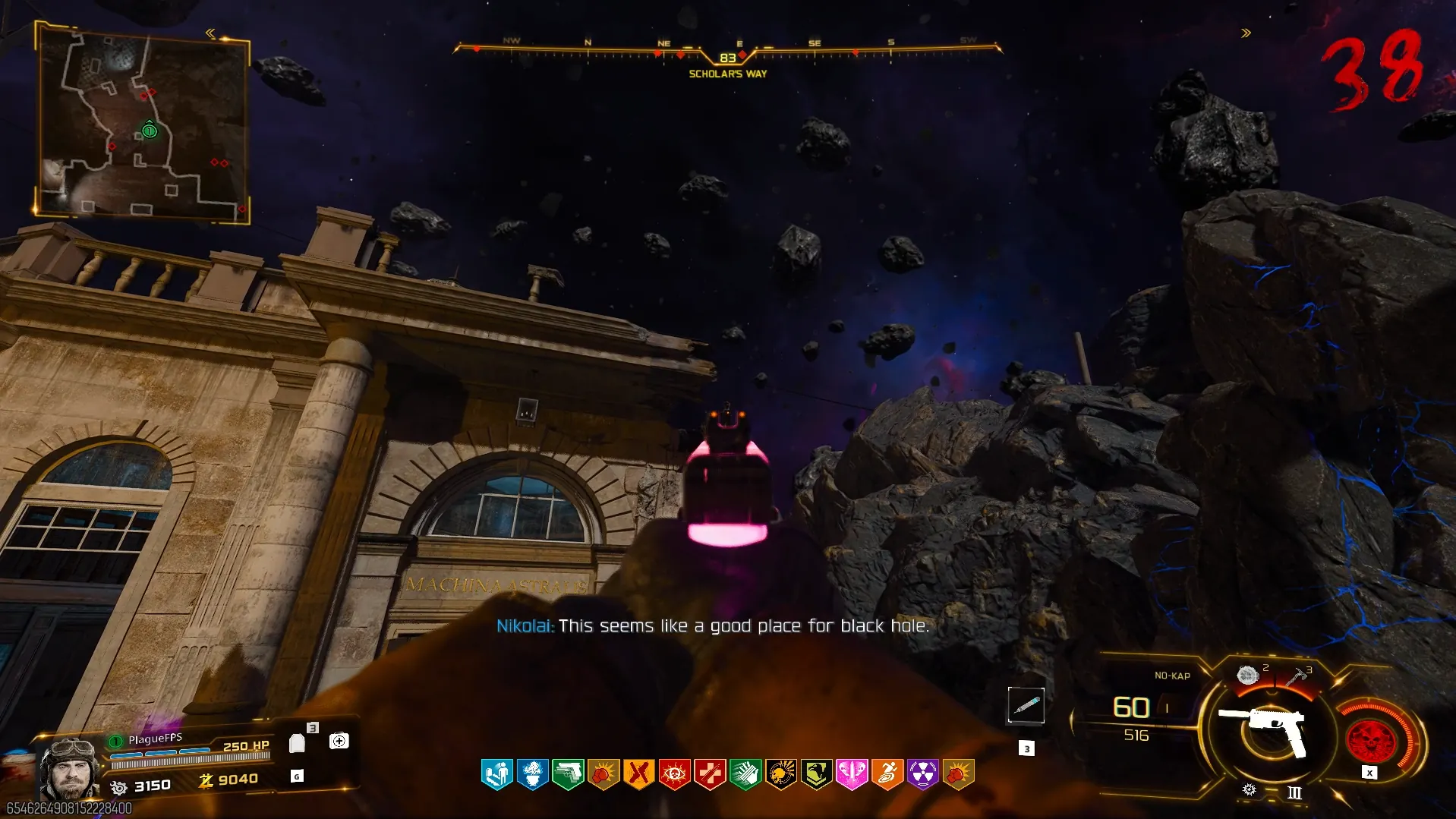The height and width of the screenshot is (819, 1456).
Task: Select the frag grenade equipment icon
Action: point(1247,675)
